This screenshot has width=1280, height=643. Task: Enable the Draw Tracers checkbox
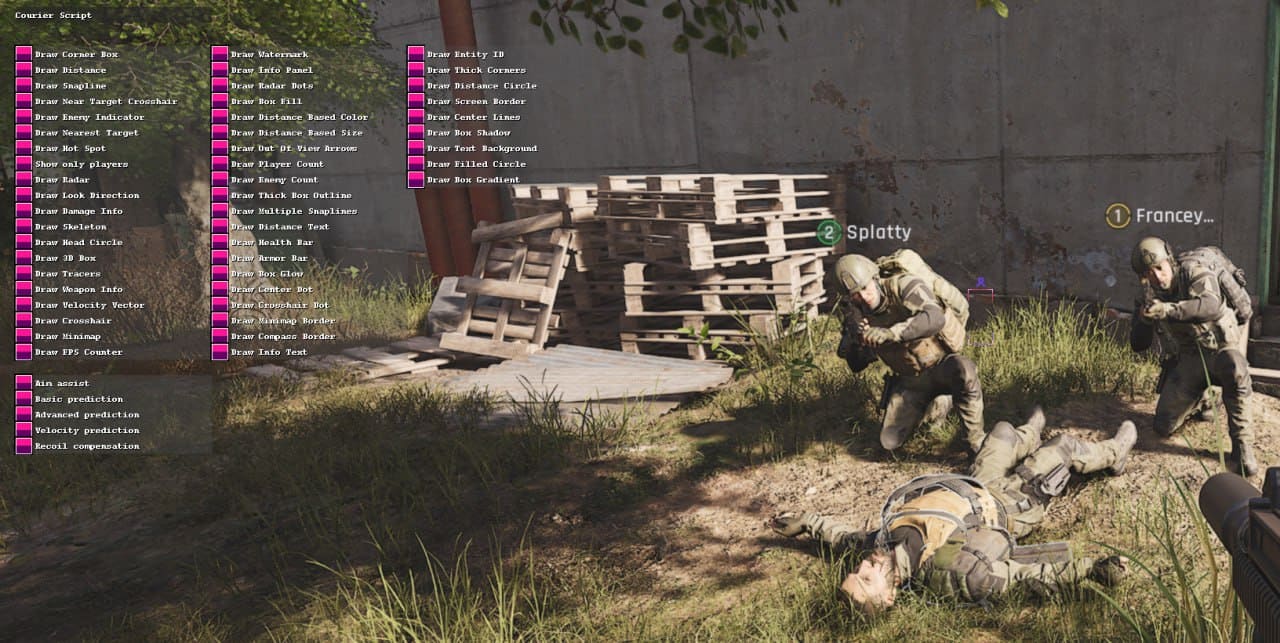(23, 274)
